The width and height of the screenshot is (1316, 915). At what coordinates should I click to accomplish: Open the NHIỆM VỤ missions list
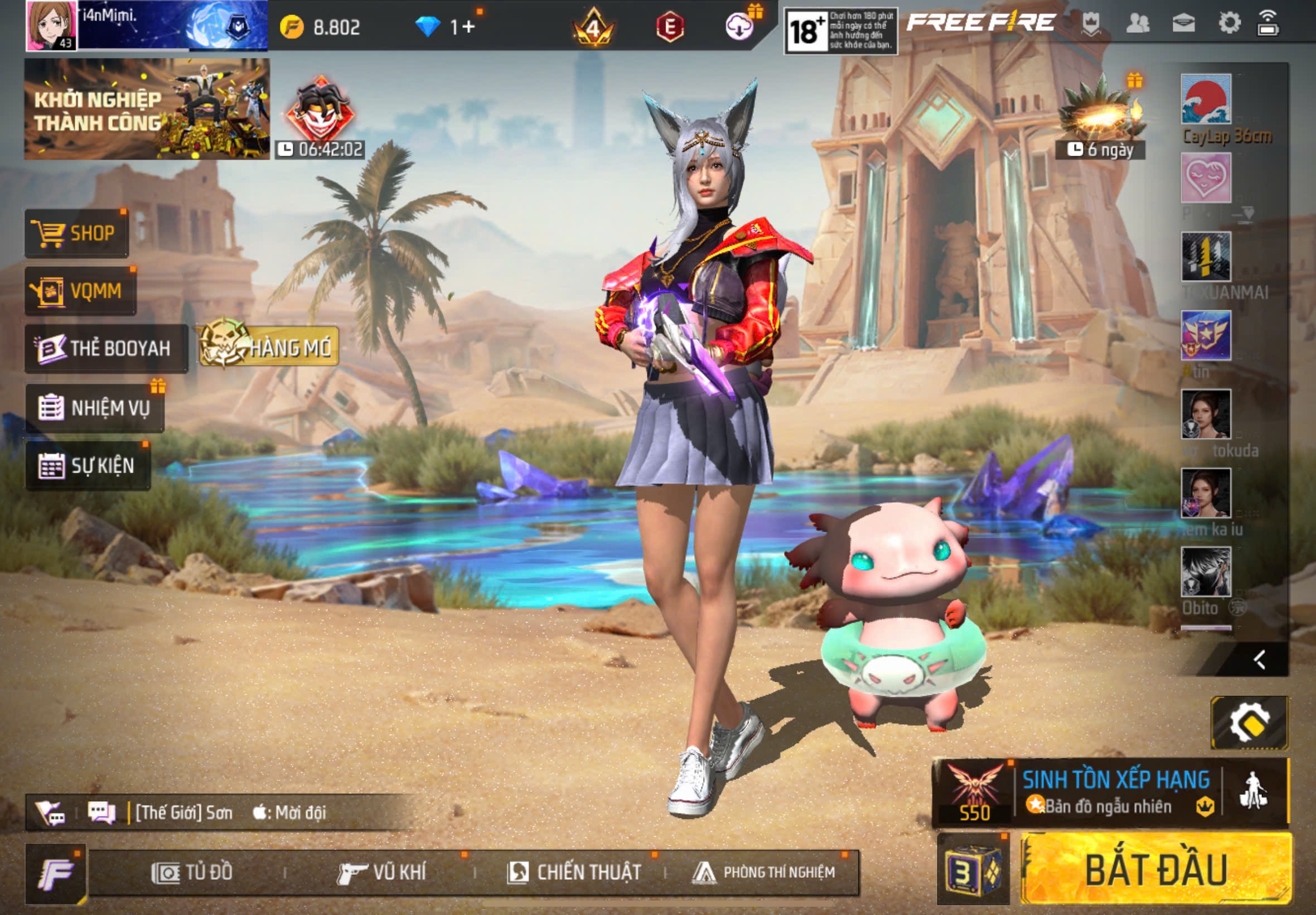click(x=95, y=408)
